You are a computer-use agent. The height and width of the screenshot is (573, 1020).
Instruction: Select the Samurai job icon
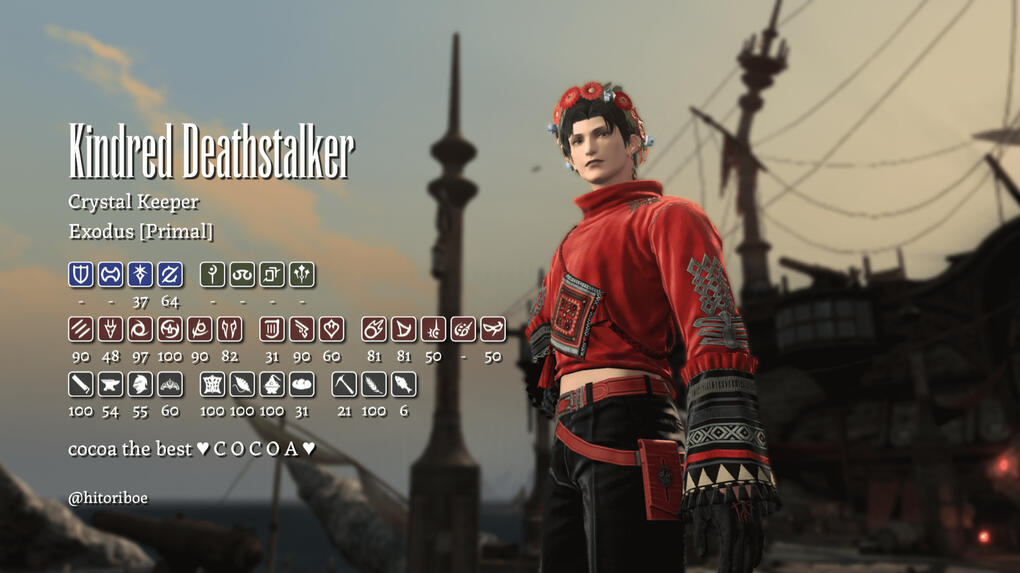[x=170, y=329]
